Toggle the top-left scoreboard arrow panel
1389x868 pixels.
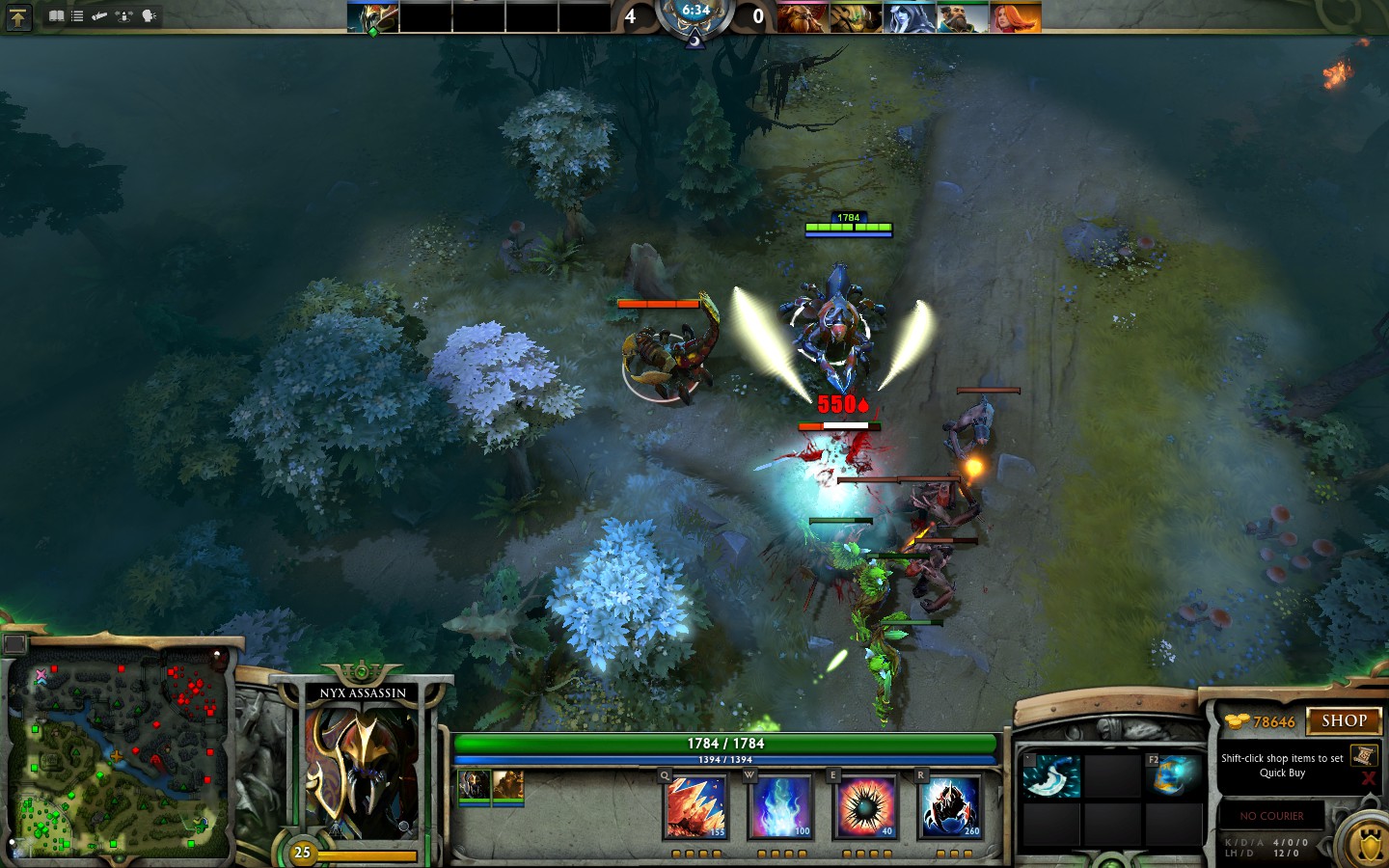pyautogui.click(x=17, y=18)
